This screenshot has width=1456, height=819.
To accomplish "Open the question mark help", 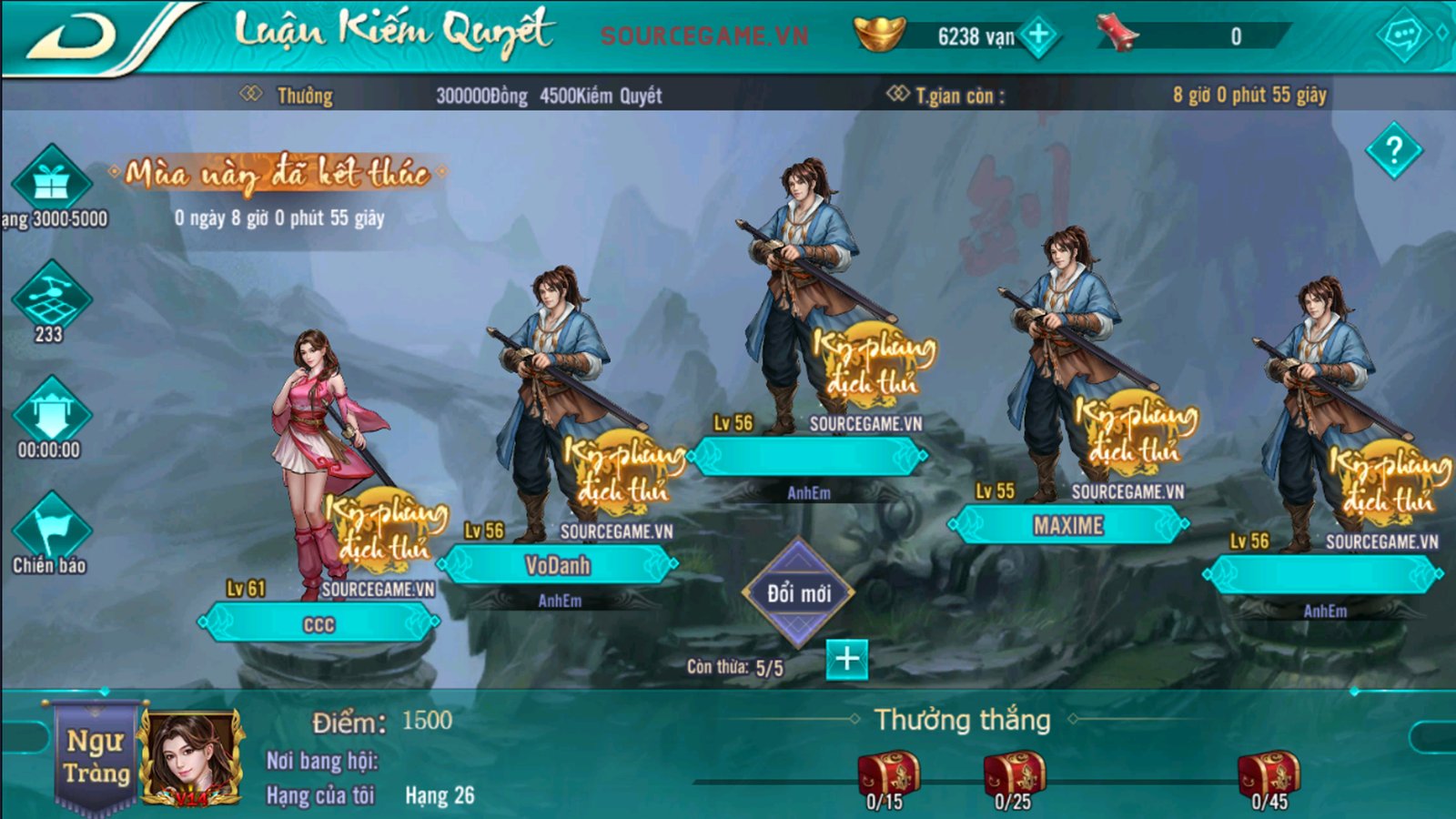I will coord(1393,150).
